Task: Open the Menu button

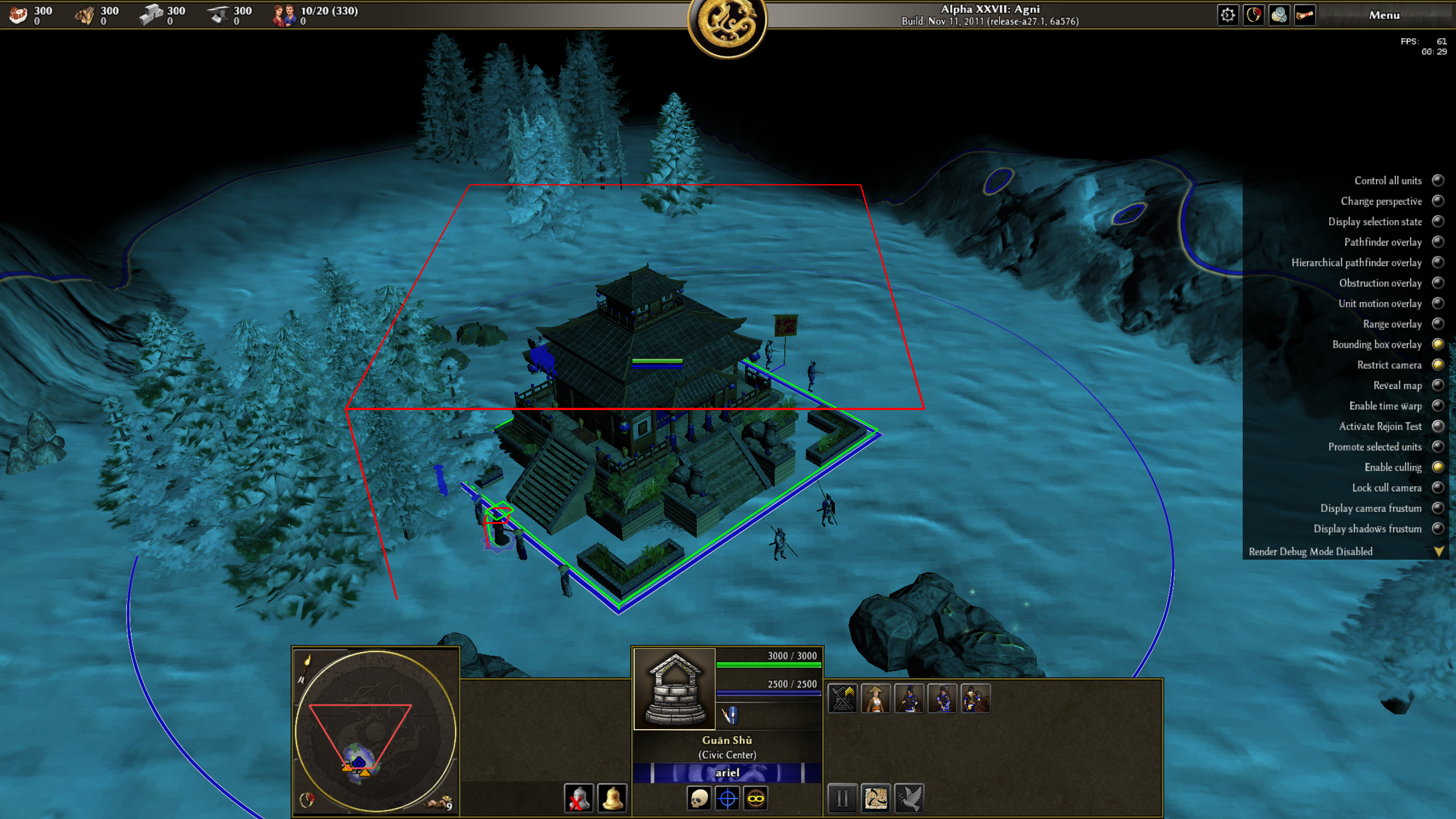Action: (1384, 15)
